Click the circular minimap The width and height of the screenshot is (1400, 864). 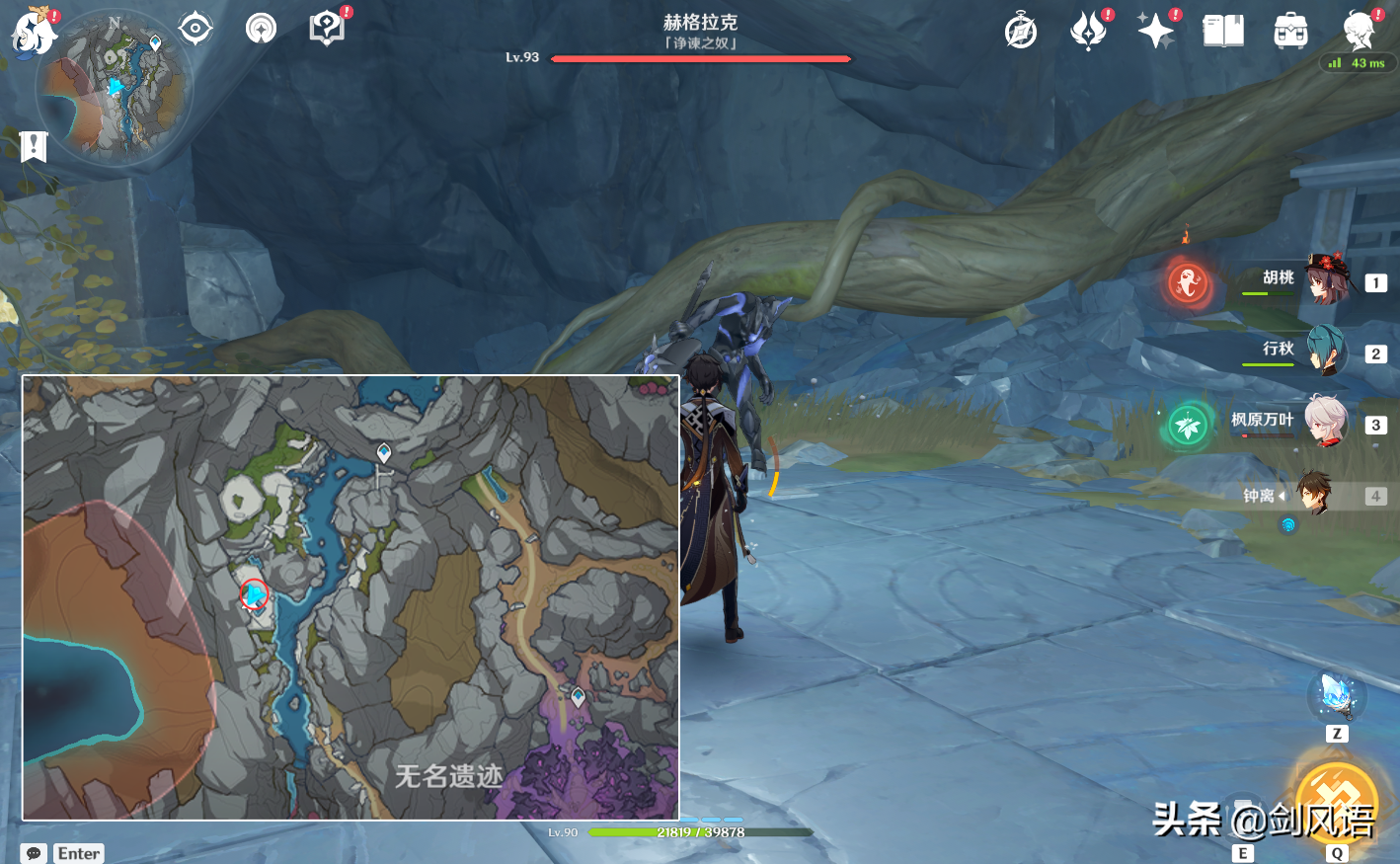coord(115,87)
